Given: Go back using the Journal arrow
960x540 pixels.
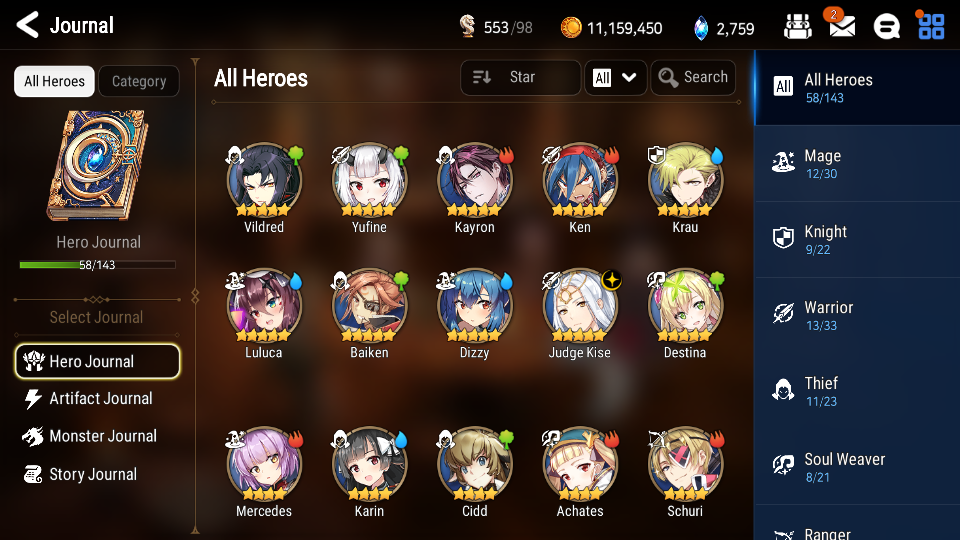Looking at the screenshot, I should click(28, 25).
